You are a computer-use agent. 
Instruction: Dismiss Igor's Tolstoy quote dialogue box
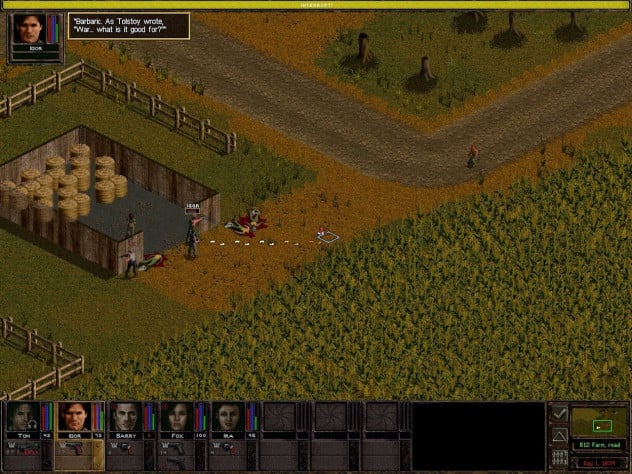point(128,27)
